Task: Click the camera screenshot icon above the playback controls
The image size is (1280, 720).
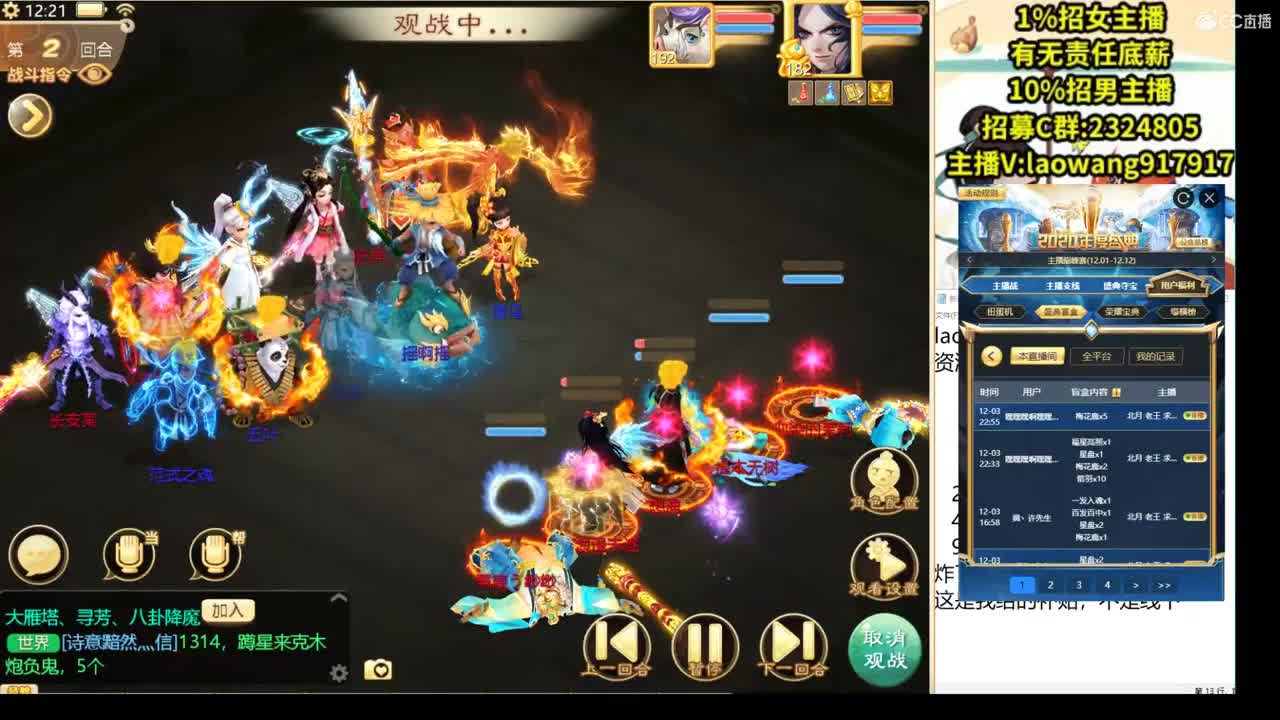Action: [378, 668]
